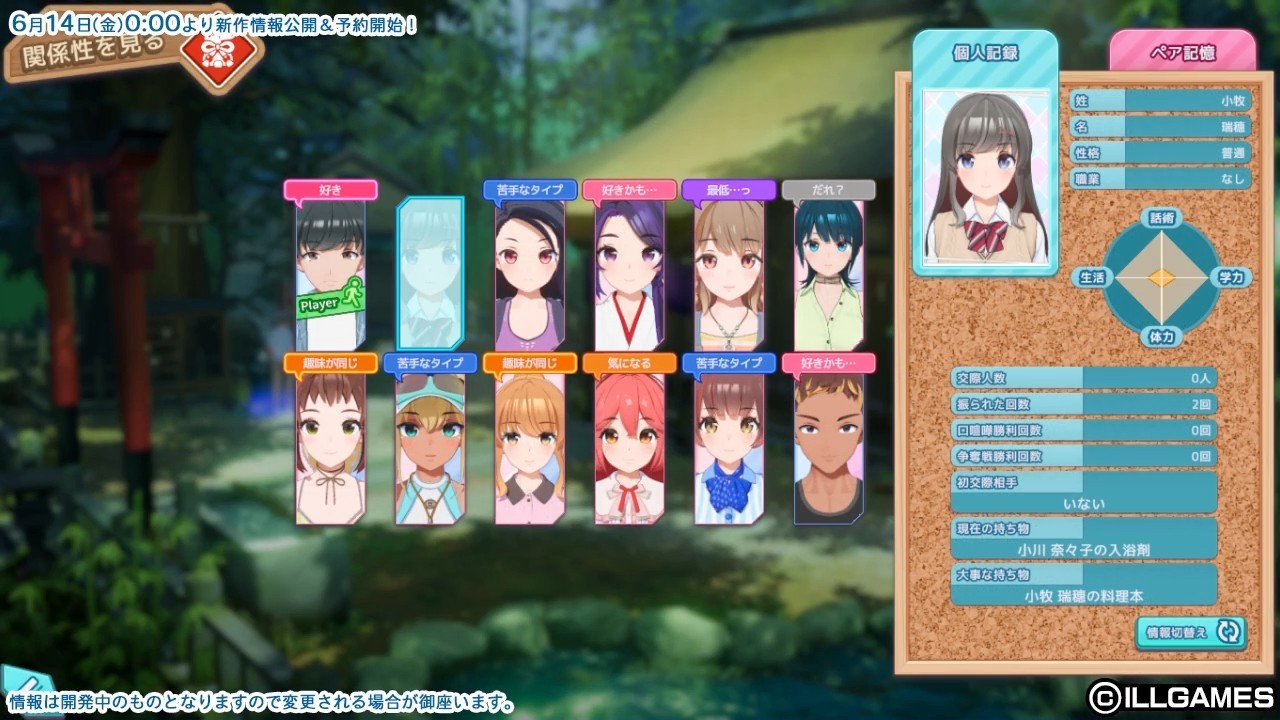
Task: Click the back arrow in the bottom-left corner
Action: [x=16, y=682]
